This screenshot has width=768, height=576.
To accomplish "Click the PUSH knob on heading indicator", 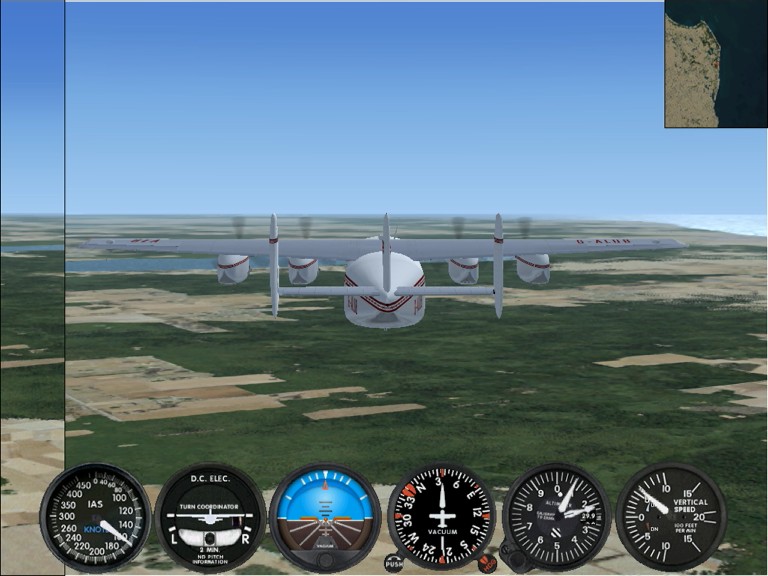I will click(394, 563).
